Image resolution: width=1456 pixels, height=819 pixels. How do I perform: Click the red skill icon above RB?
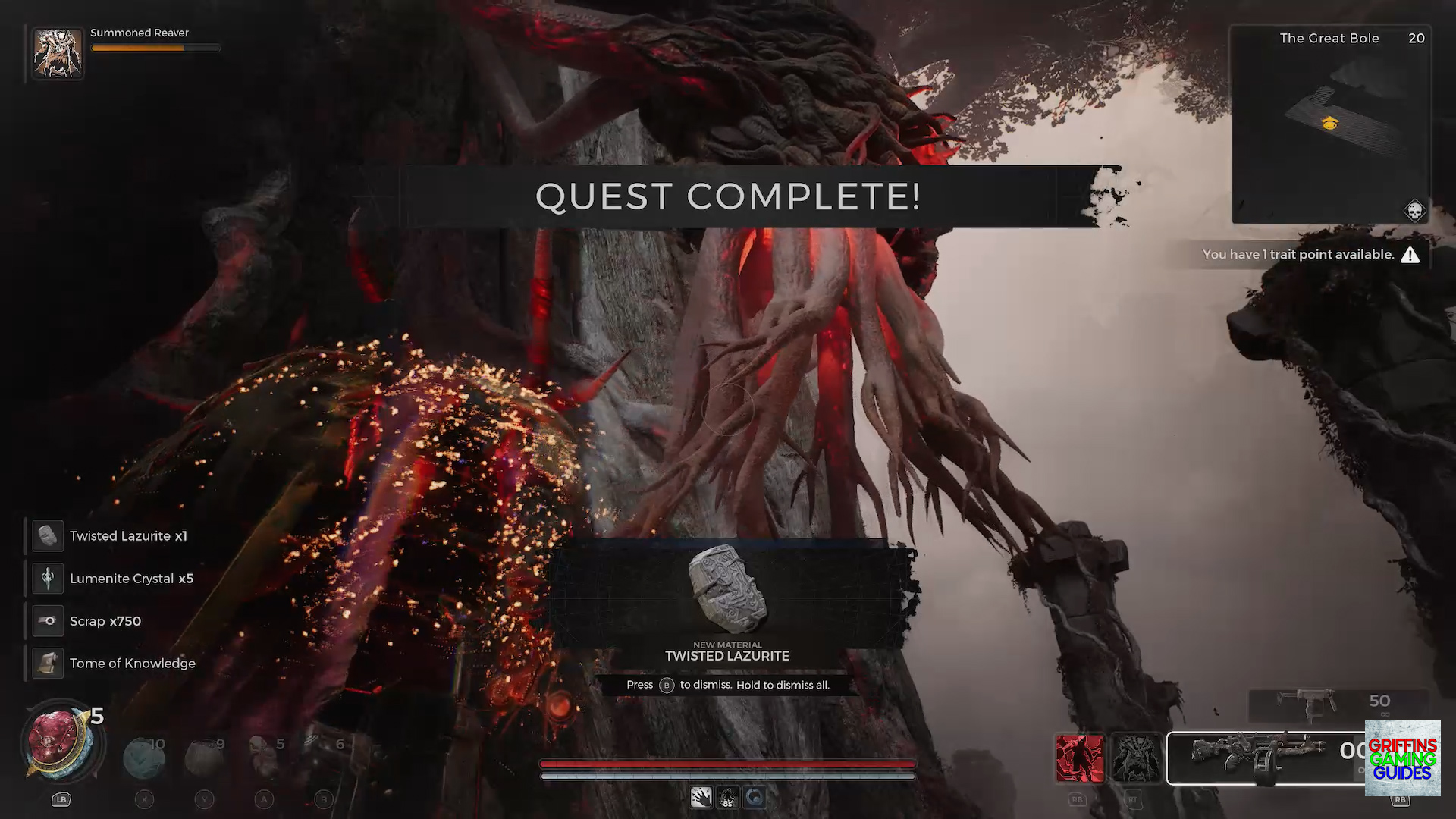click(1080, 758)
